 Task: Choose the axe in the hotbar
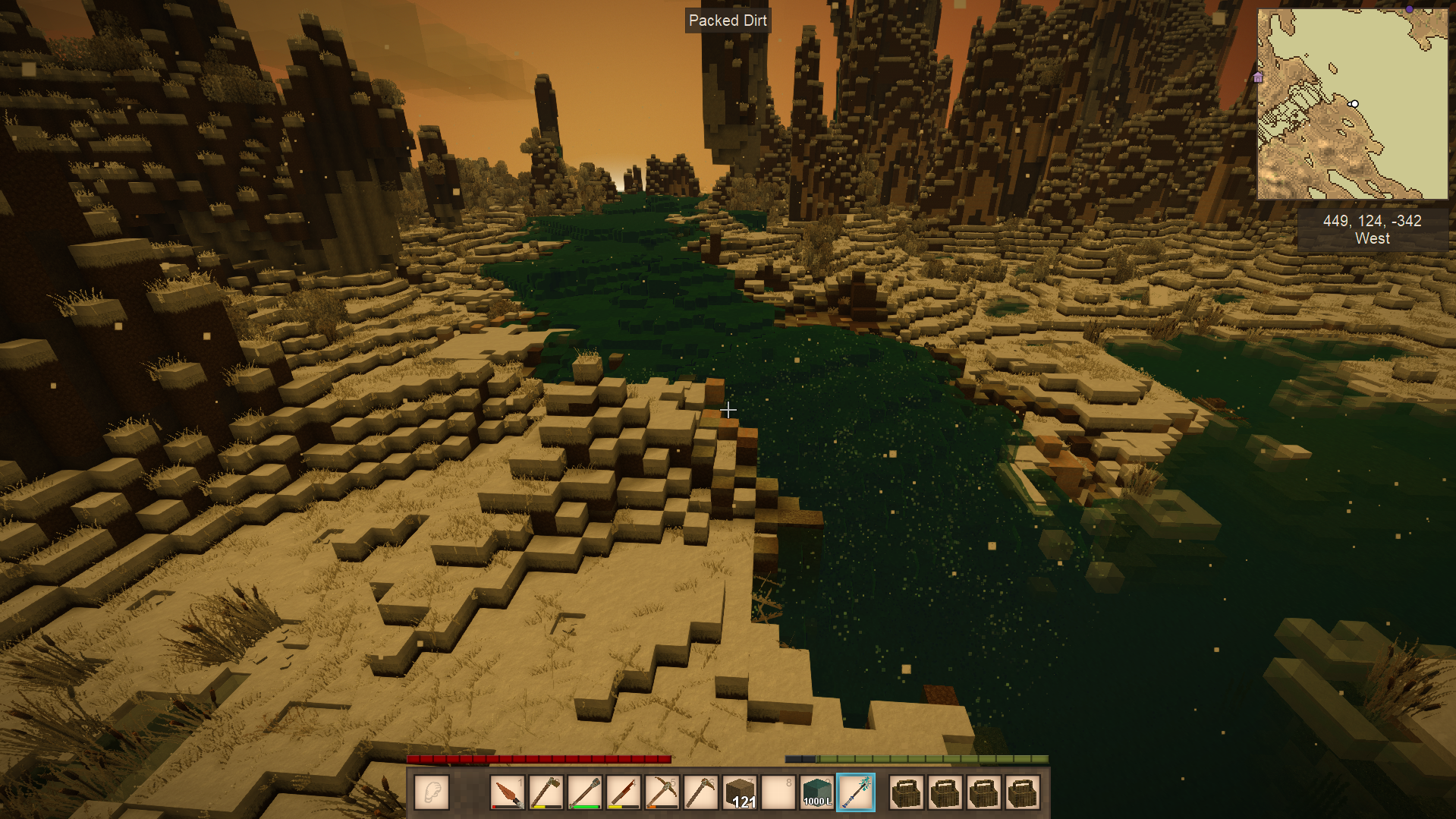click(546, 793)
